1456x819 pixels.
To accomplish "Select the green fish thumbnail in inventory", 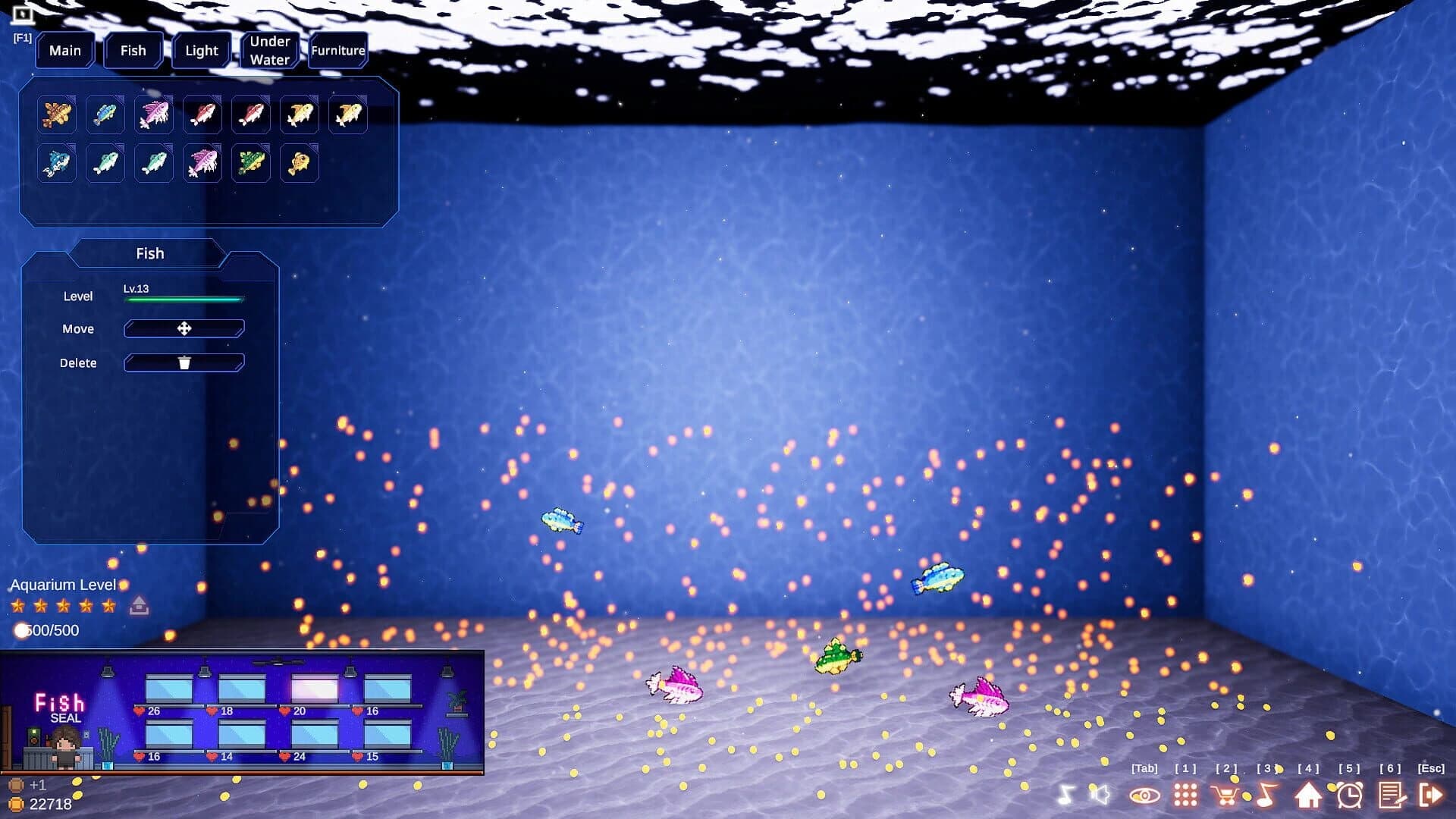I will click(250, 162).
